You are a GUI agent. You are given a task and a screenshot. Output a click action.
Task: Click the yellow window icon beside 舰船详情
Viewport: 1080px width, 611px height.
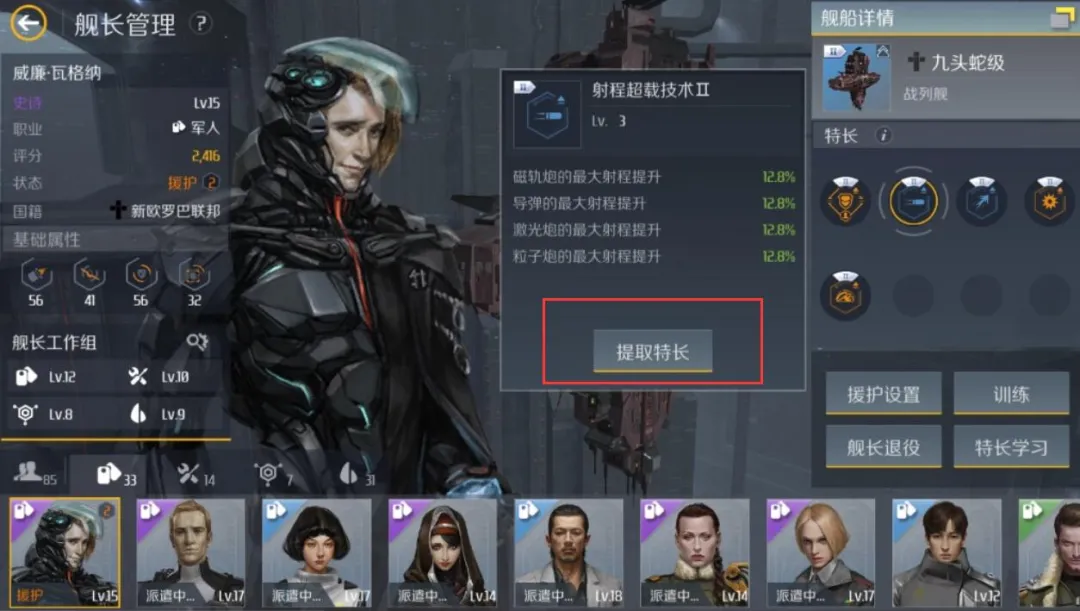(x=1060, y=18)
